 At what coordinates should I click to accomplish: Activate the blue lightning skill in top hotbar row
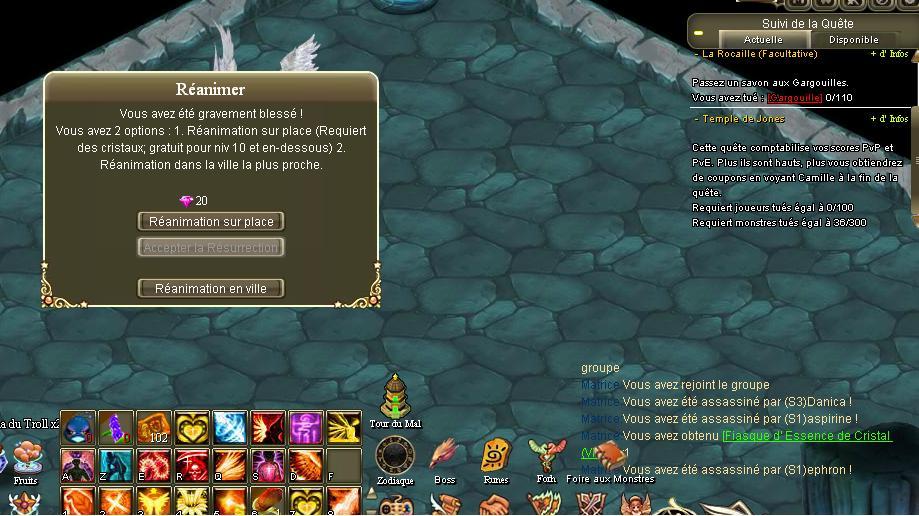pos(230,428)
